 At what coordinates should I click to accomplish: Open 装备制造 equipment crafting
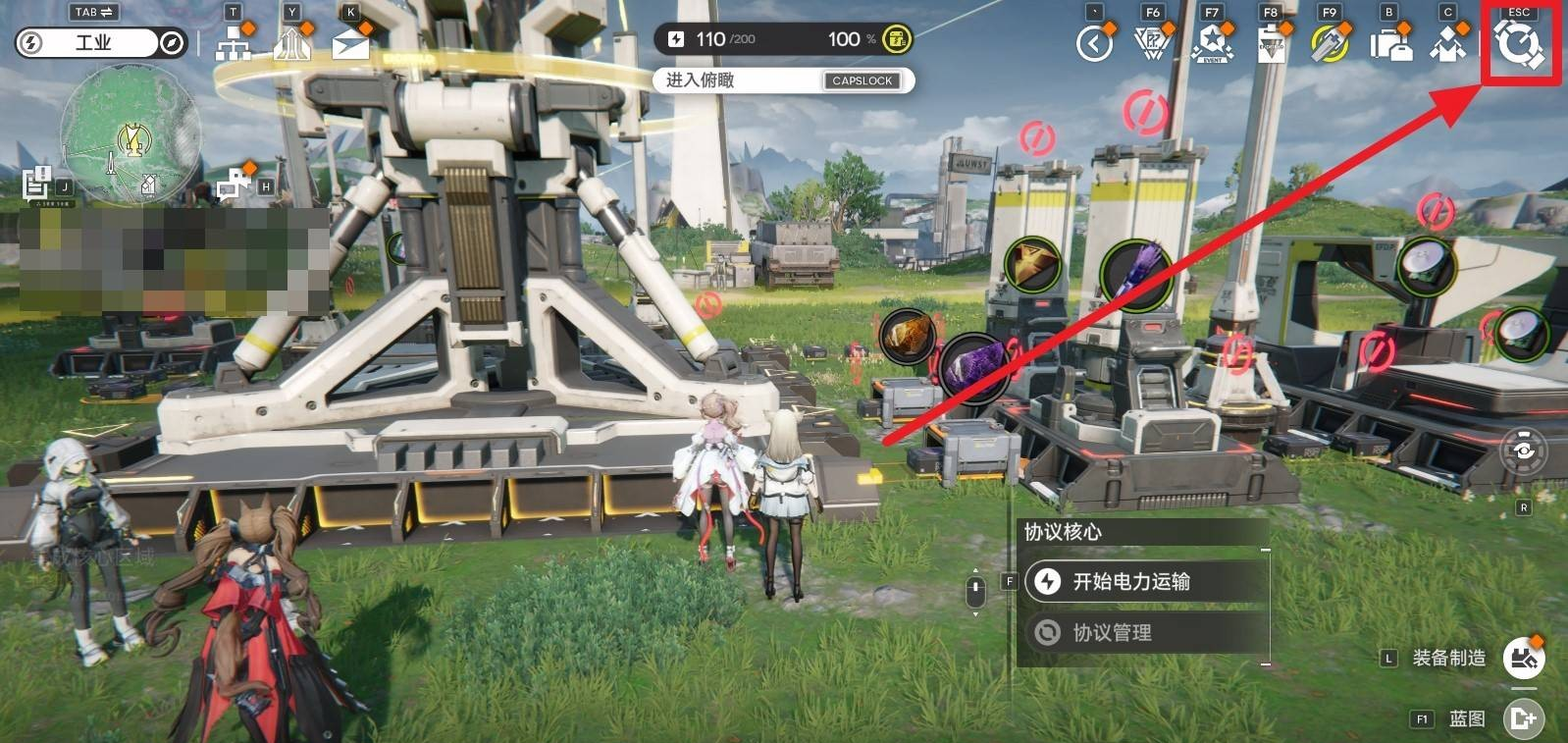point(1523,658)
